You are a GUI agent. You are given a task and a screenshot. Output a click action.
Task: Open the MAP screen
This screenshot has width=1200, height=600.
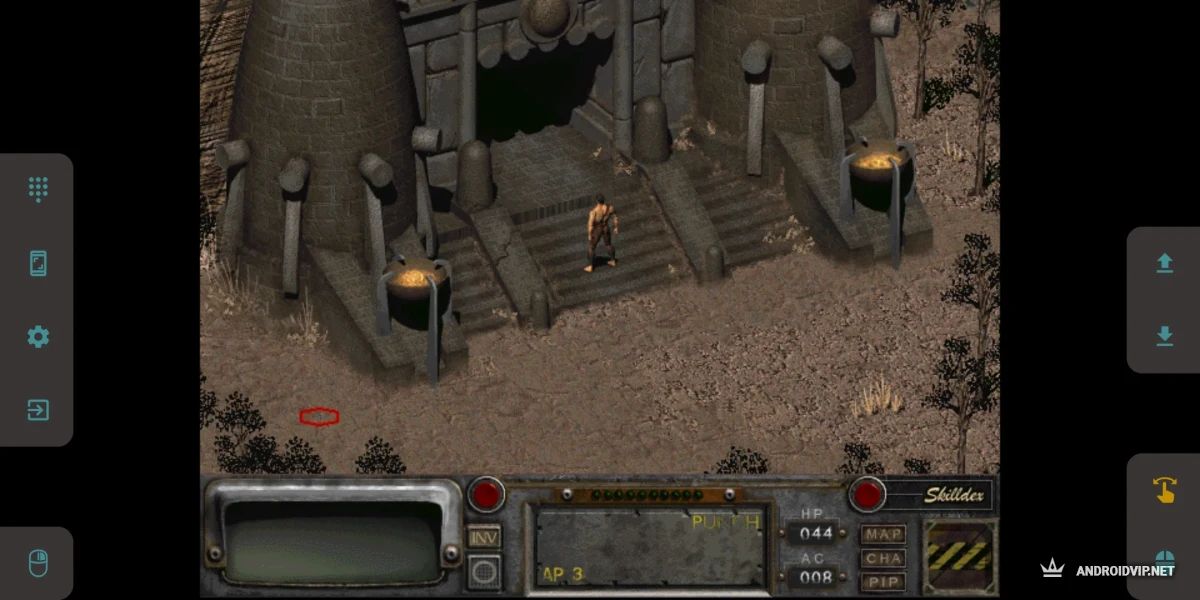tap(883, 534)
